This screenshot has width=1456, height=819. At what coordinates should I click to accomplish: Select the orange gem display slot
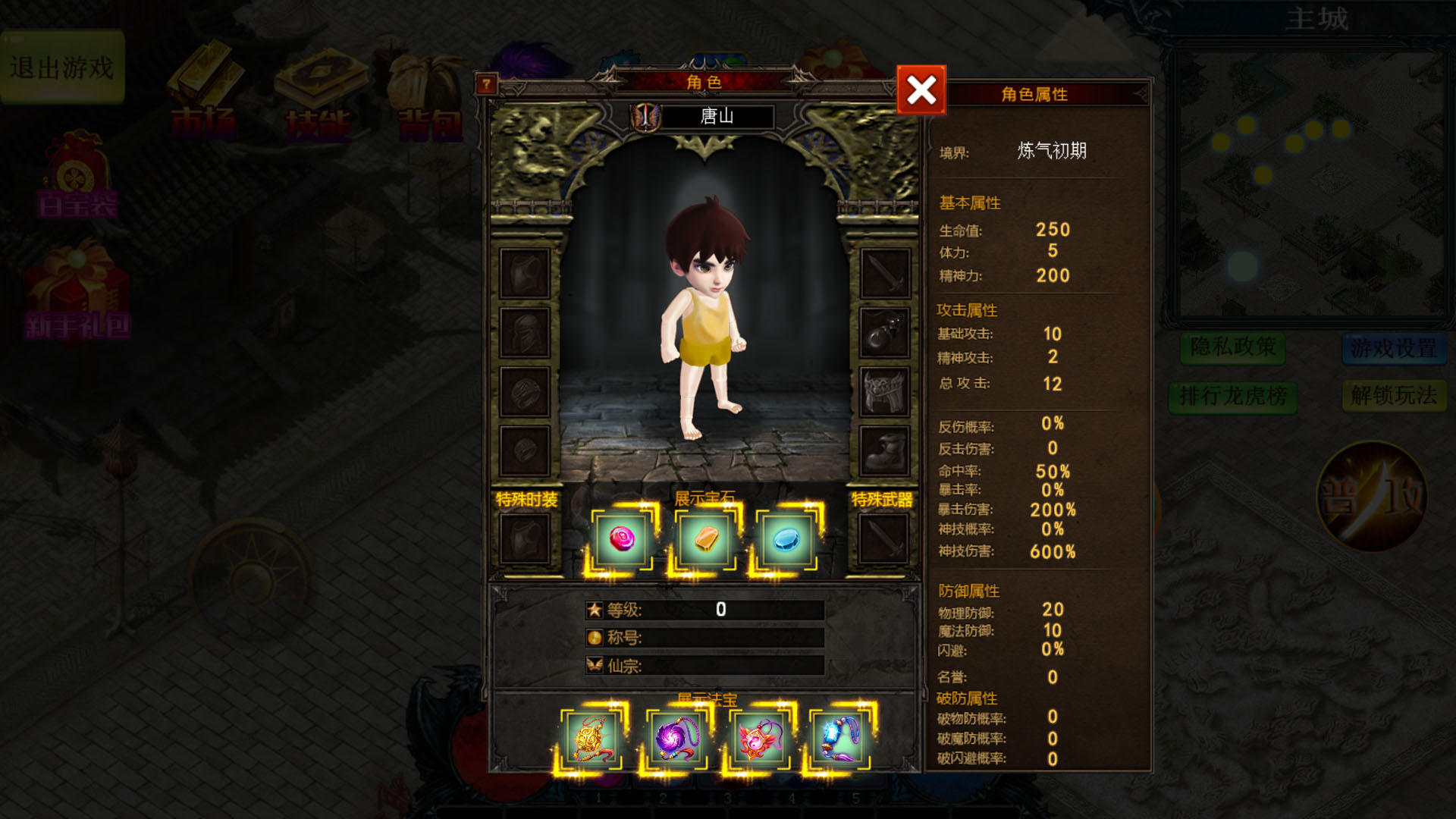pos(706,539)
